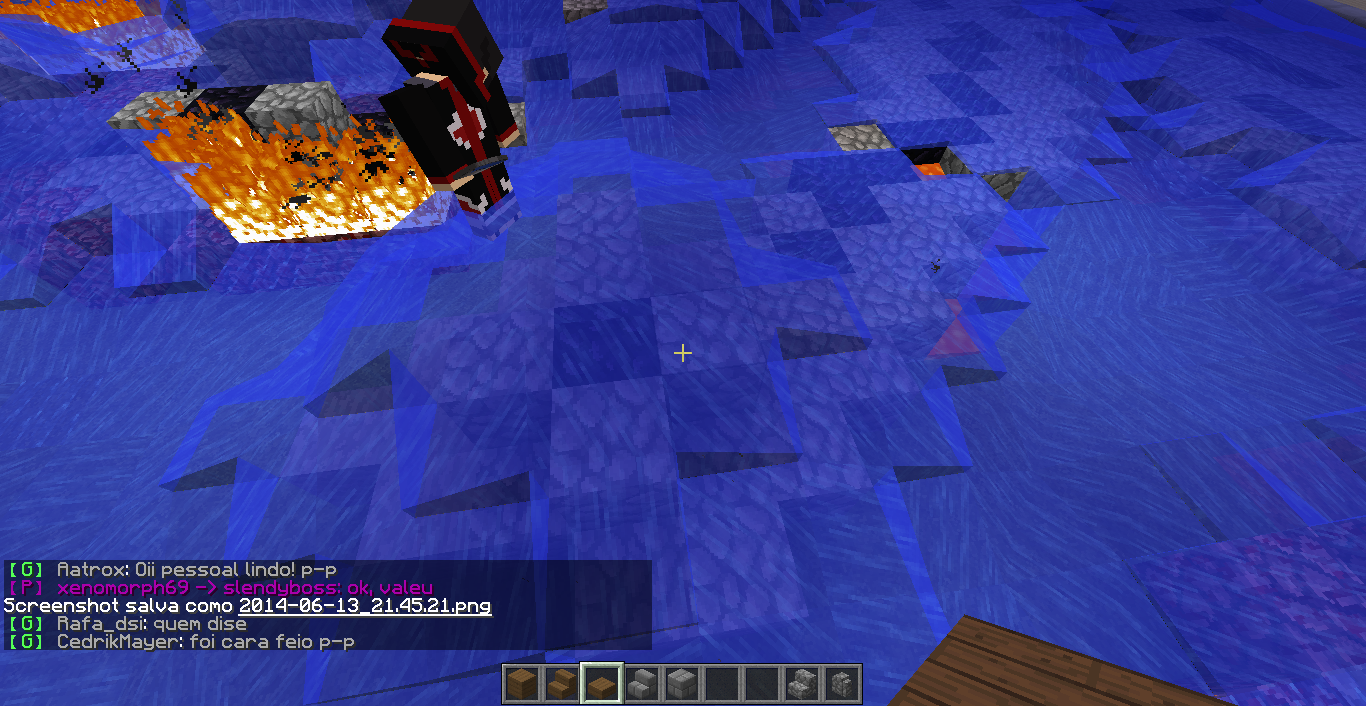Select the cobblestone stairs hotbar slot
Screen dimensions: 1366x706
click(x=801, y=684)
